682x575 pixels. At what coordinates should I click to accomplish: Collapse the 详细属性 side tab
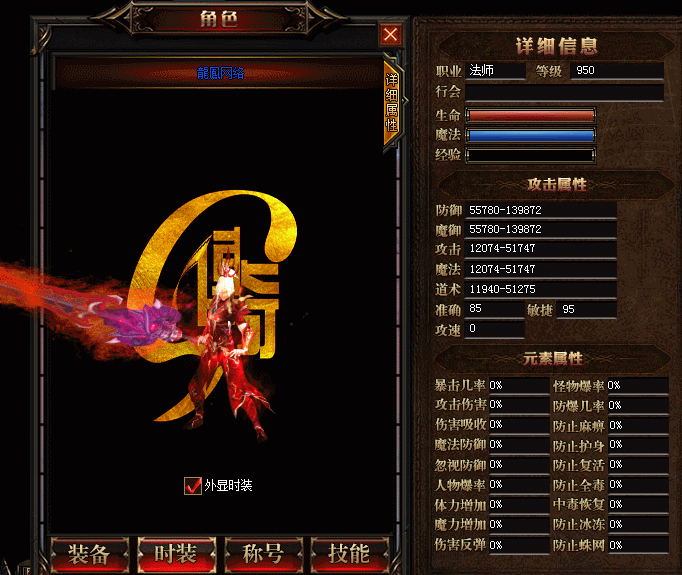(391, 105)
